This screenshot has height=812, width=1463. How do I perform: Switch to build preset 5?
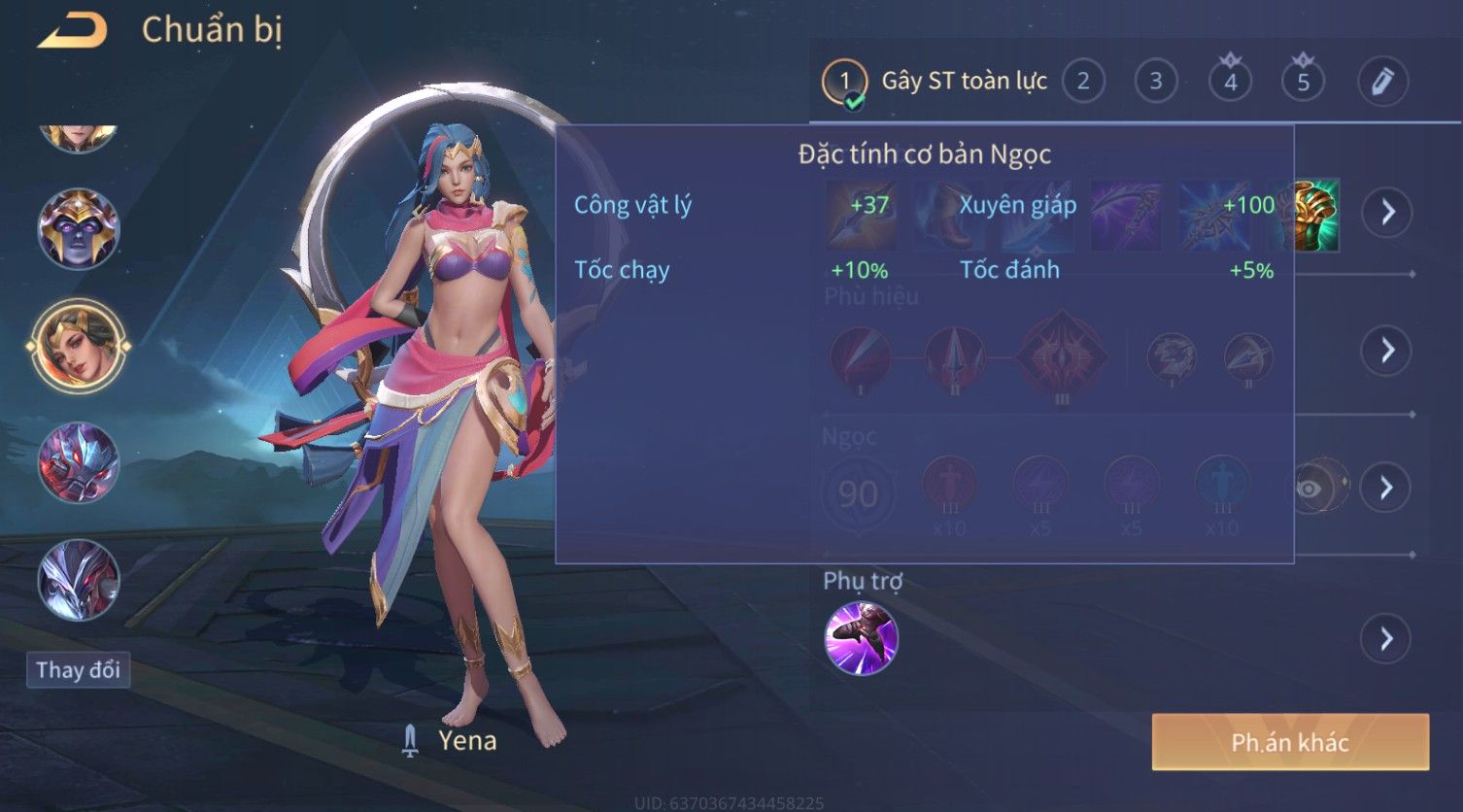point(1303,82)
